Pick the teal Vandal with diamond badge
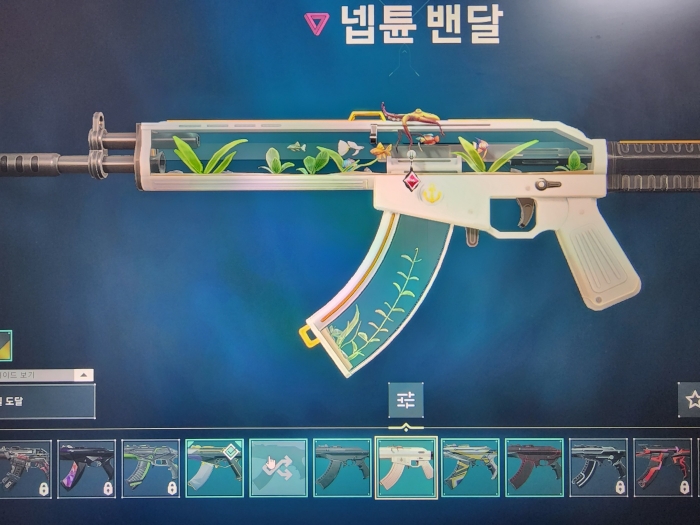This screenshot has height=525, width=700. pyautogui.click(x=214, y=467)
